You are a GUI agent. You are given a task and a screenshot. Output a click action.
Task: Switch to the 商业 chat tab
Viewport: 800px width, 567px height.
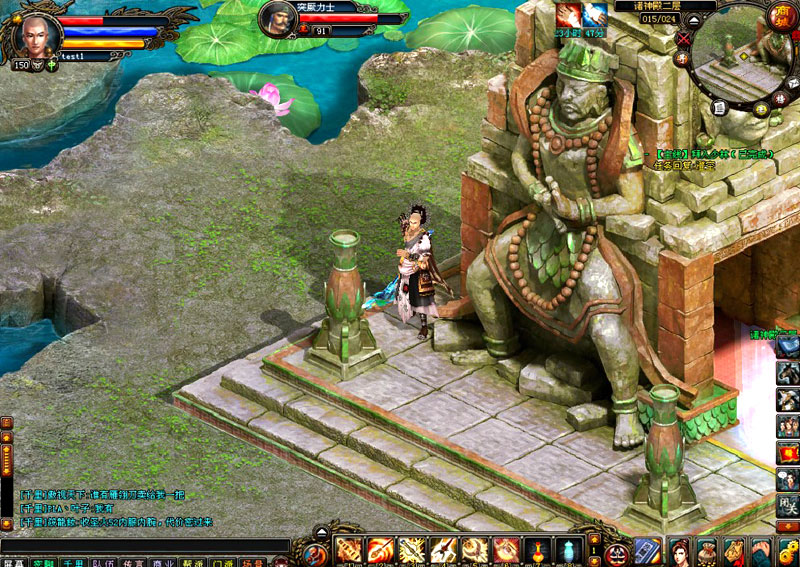[163, 563]
